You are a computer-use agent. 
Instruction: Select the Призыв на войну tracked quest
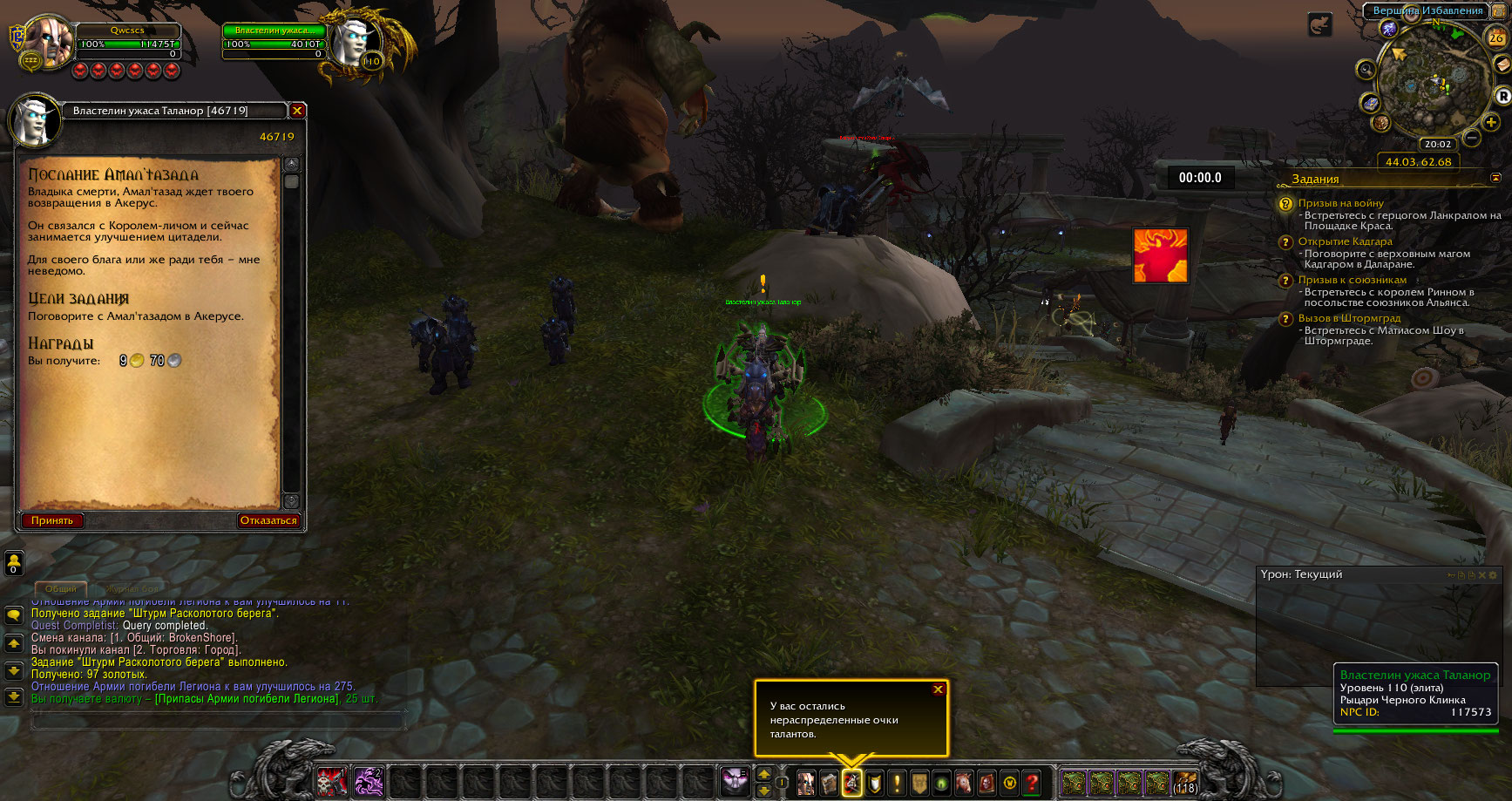(1340, 203)
